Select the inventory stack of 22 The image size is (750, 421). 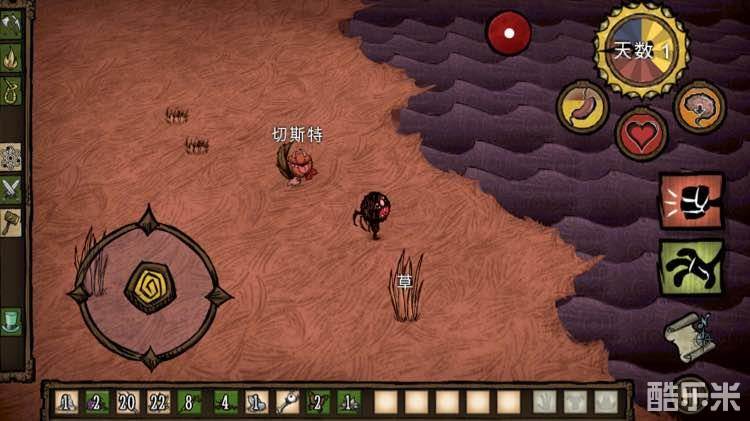click(x=159, y=402)
